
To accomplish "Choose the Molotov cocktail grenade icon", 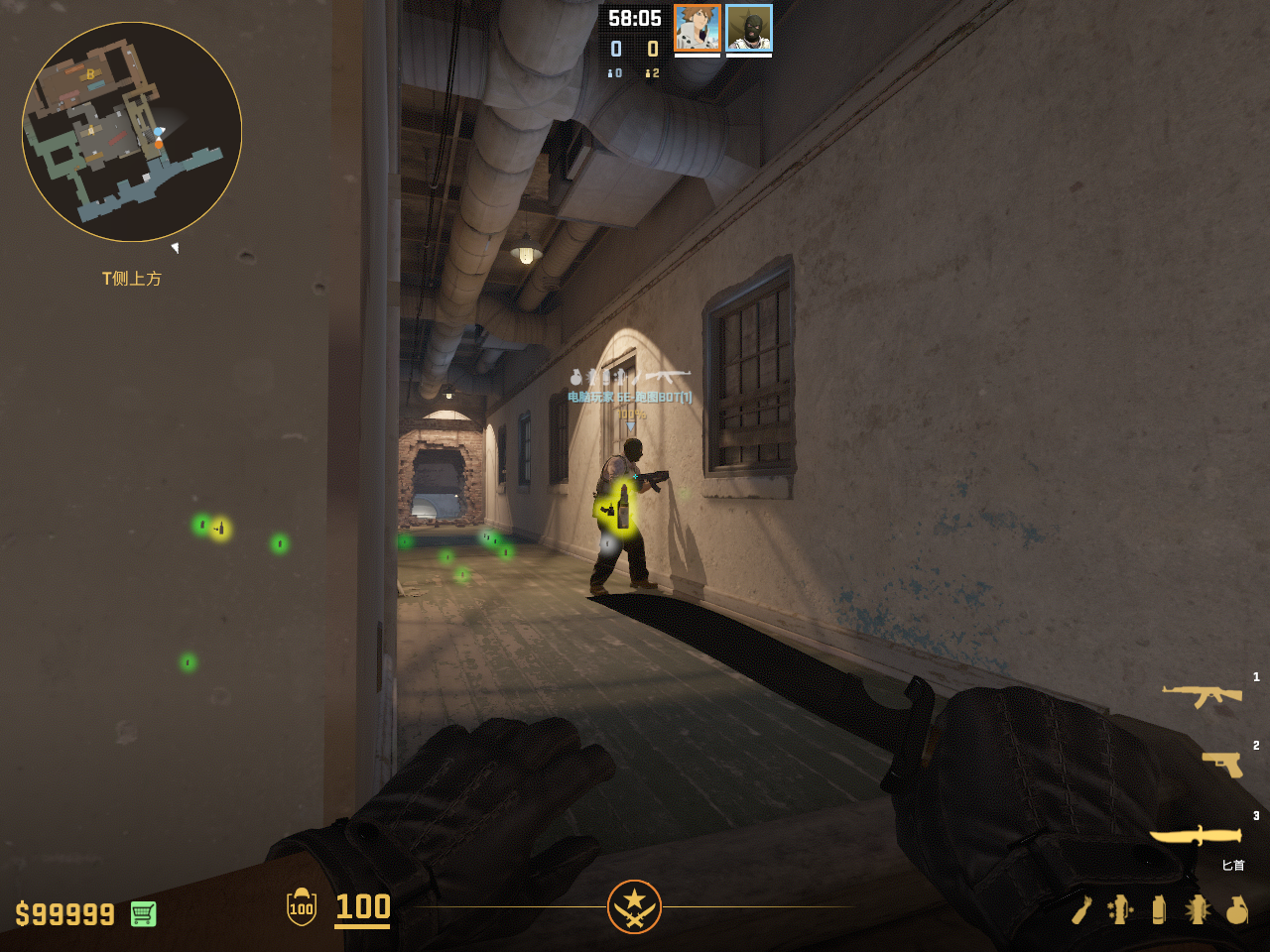I will click(1081, 909).
